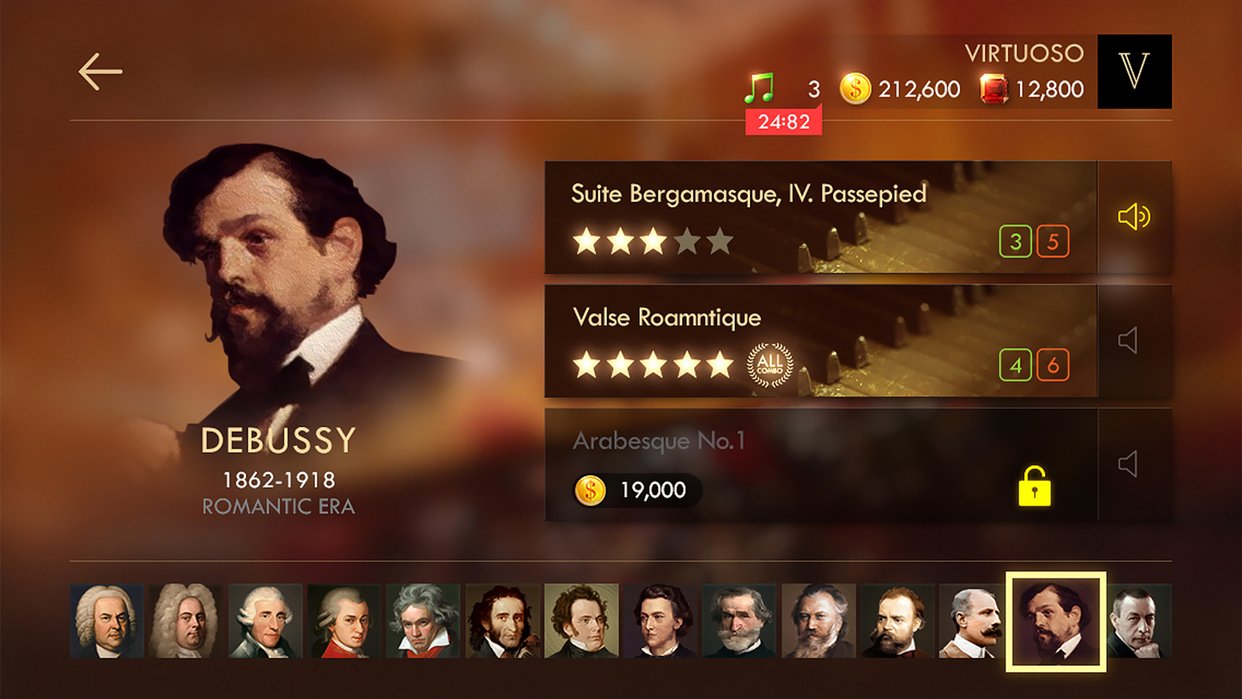
Task: Toggle audio preview for Suite Bergamasque
Action: (1134, 217)
